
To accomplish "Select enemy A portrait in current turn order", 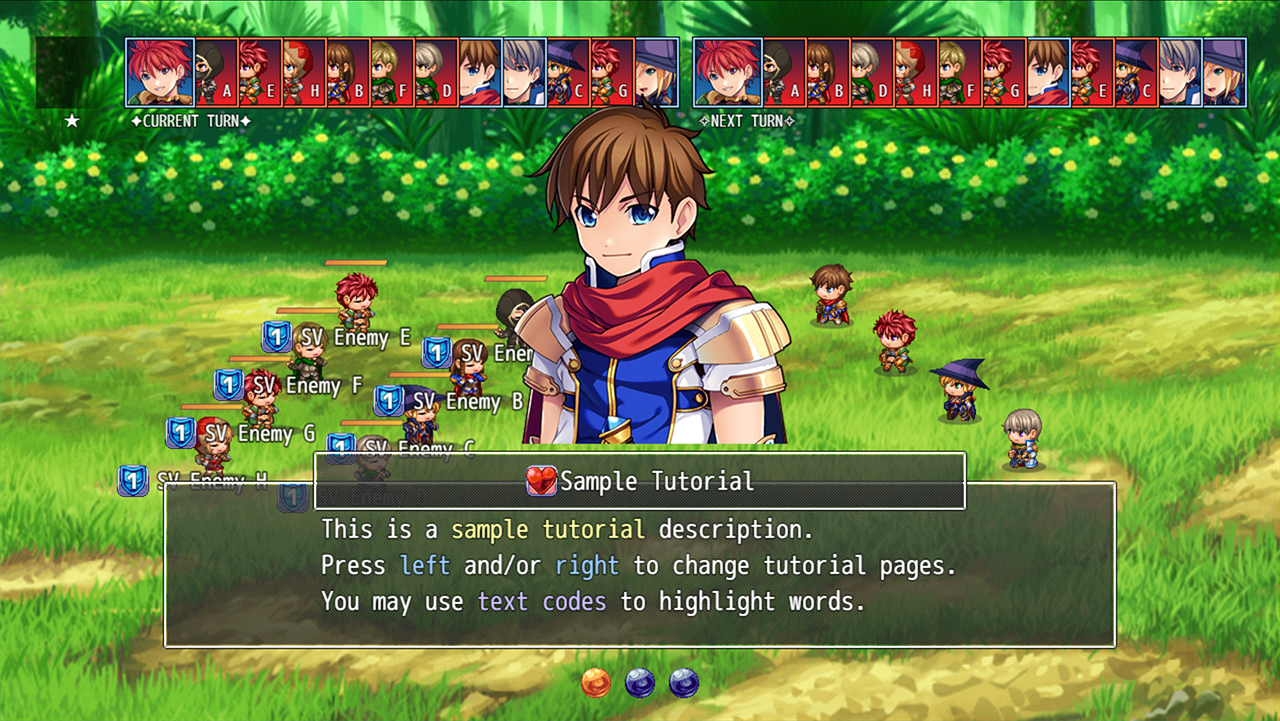I will (x=216, y=72).
